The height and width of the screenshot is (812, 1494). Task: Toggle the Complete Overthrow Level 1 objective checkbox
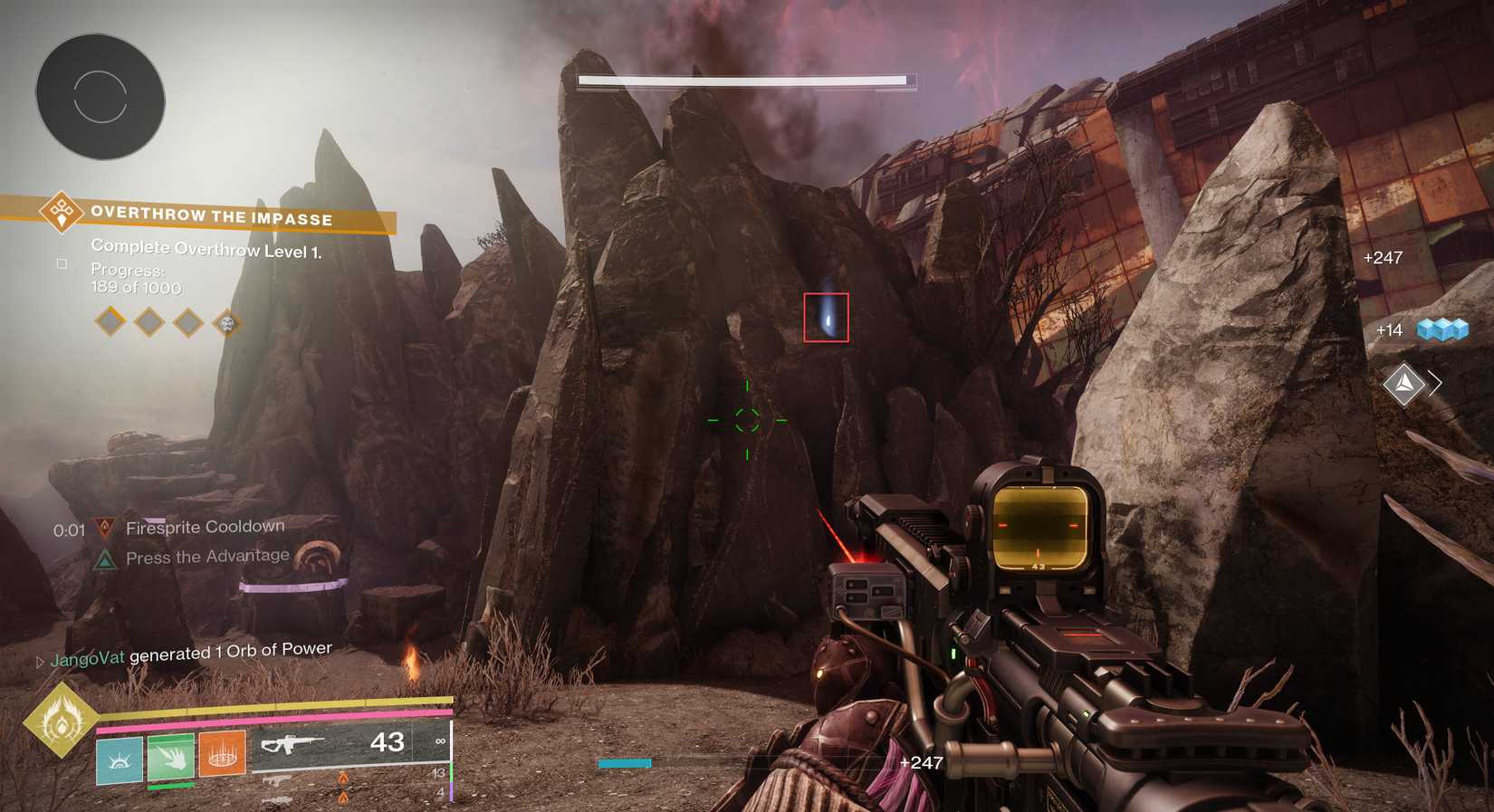tap(62, 263)
